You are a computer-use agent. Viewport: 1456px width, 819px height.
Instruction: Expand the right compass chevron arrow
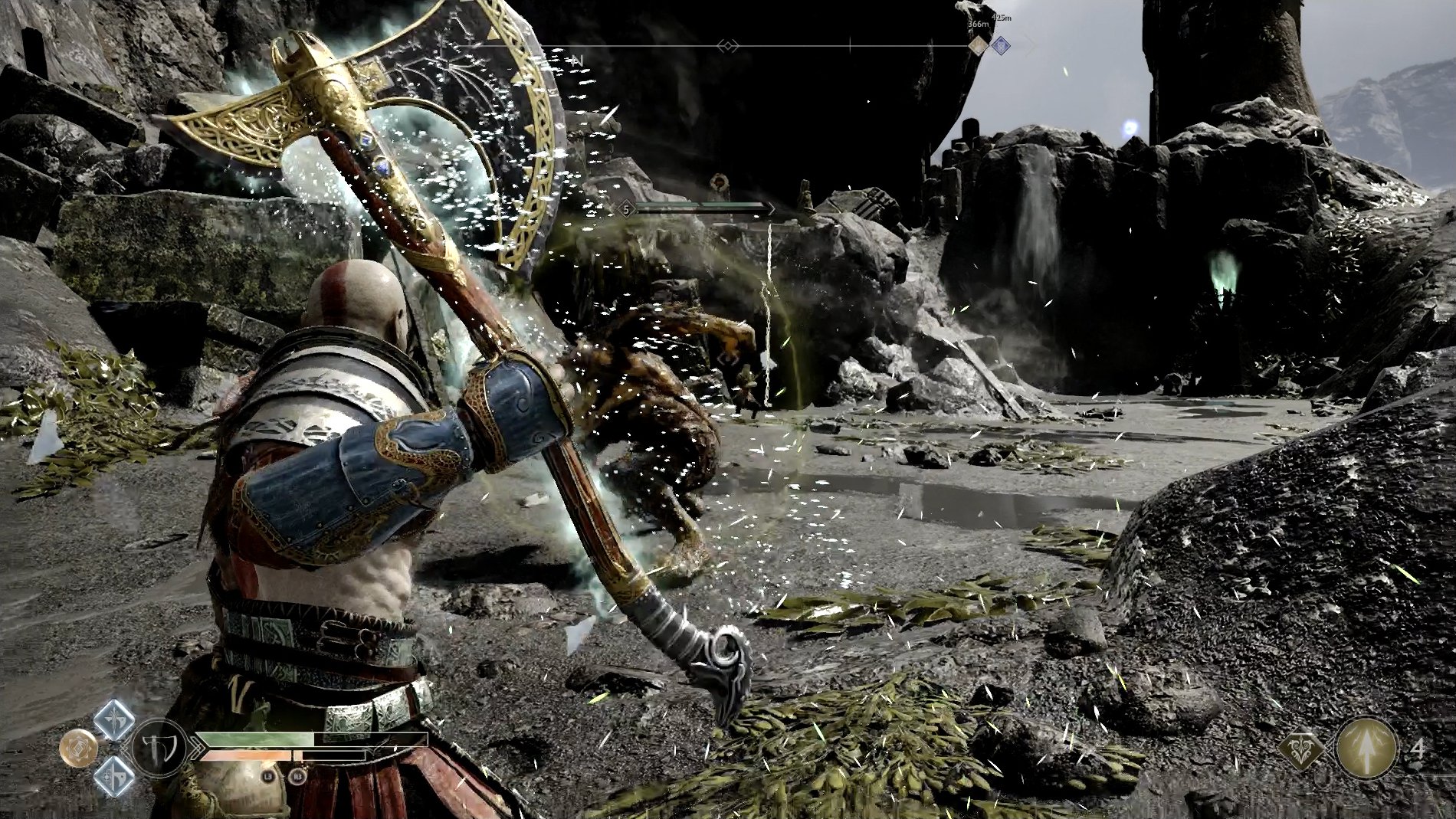[x=737, y=45]
